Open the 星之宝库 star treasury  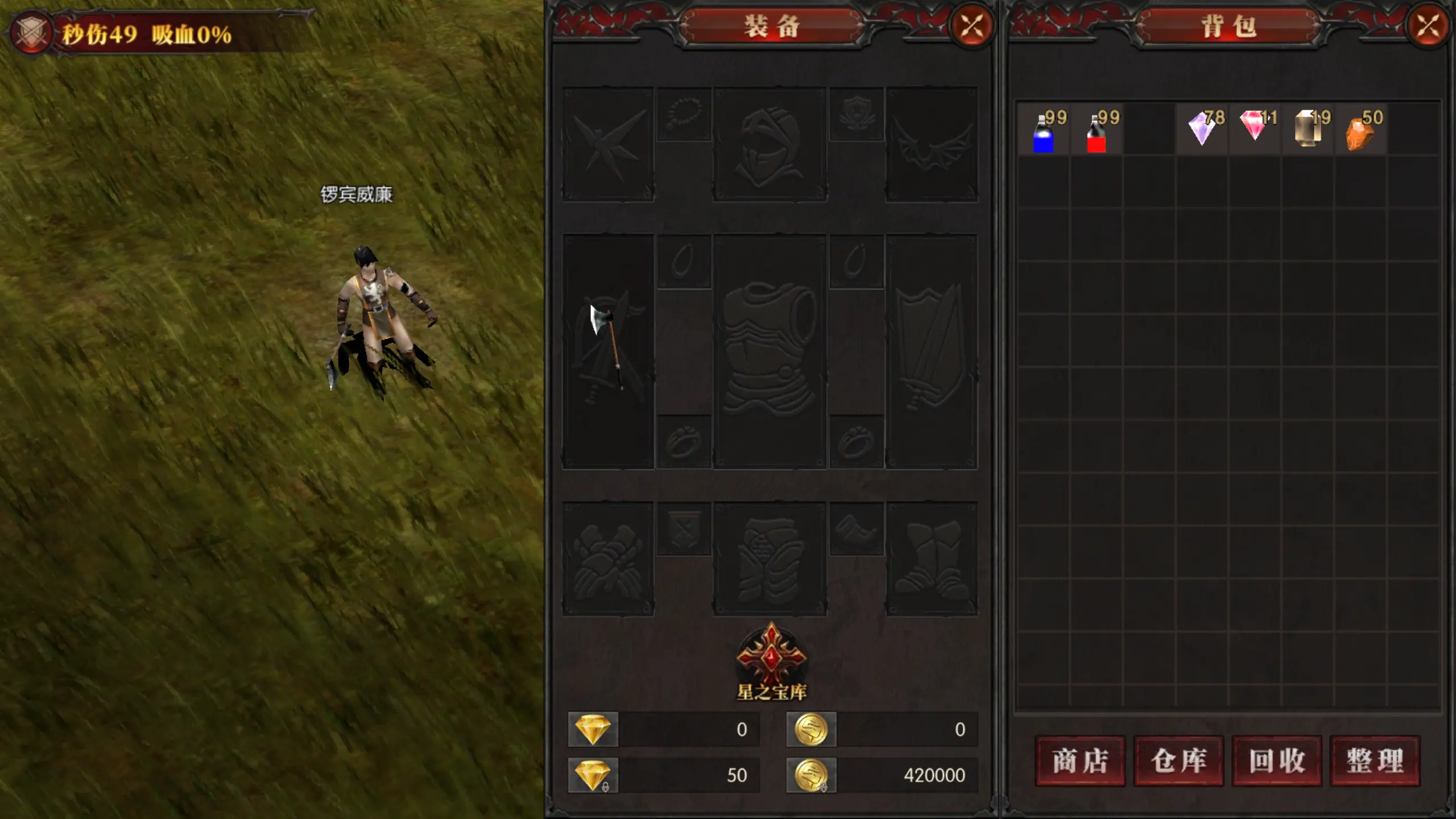(771, 660)
